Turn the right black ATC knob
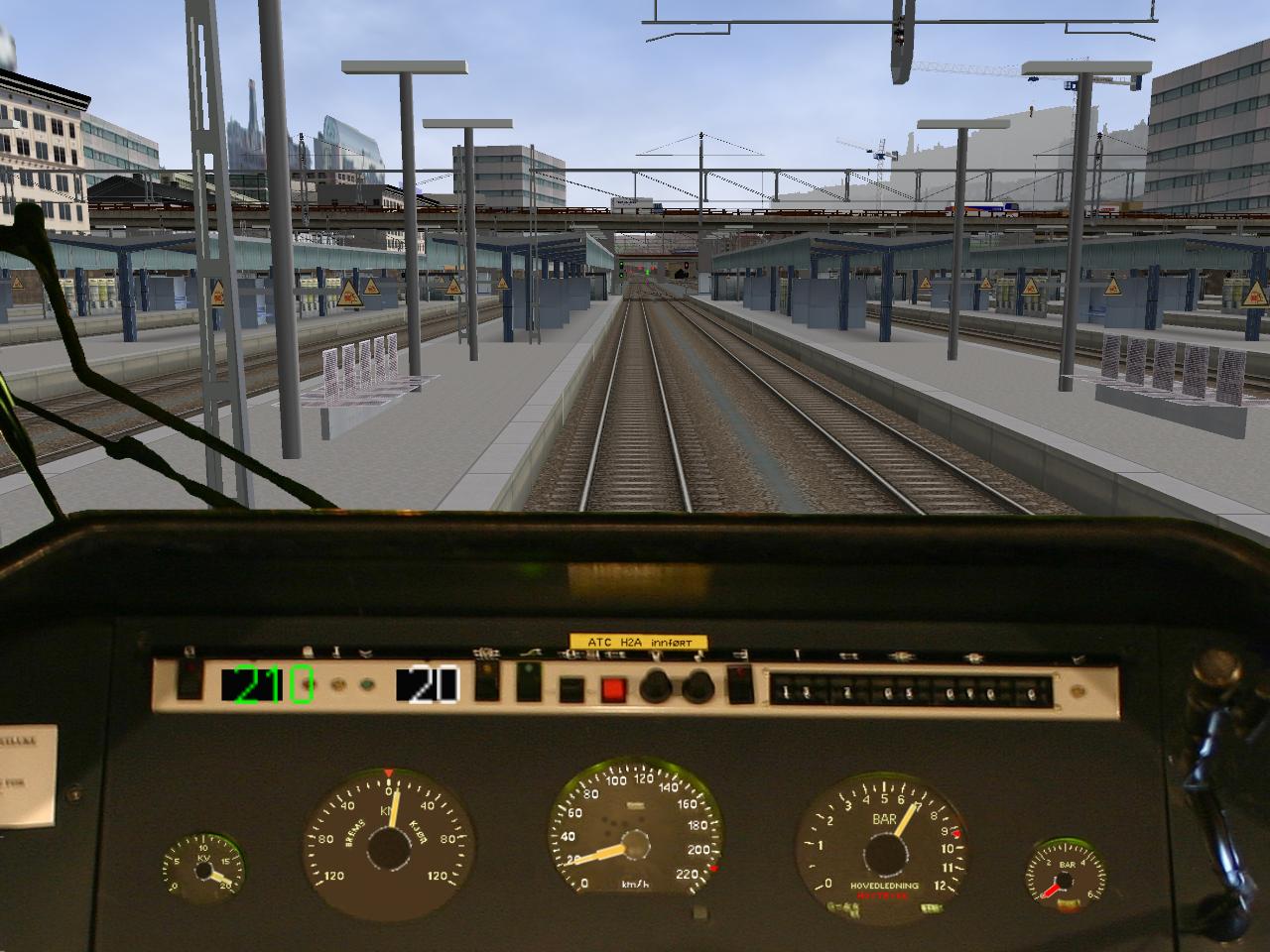 click(x=697, y=685)
